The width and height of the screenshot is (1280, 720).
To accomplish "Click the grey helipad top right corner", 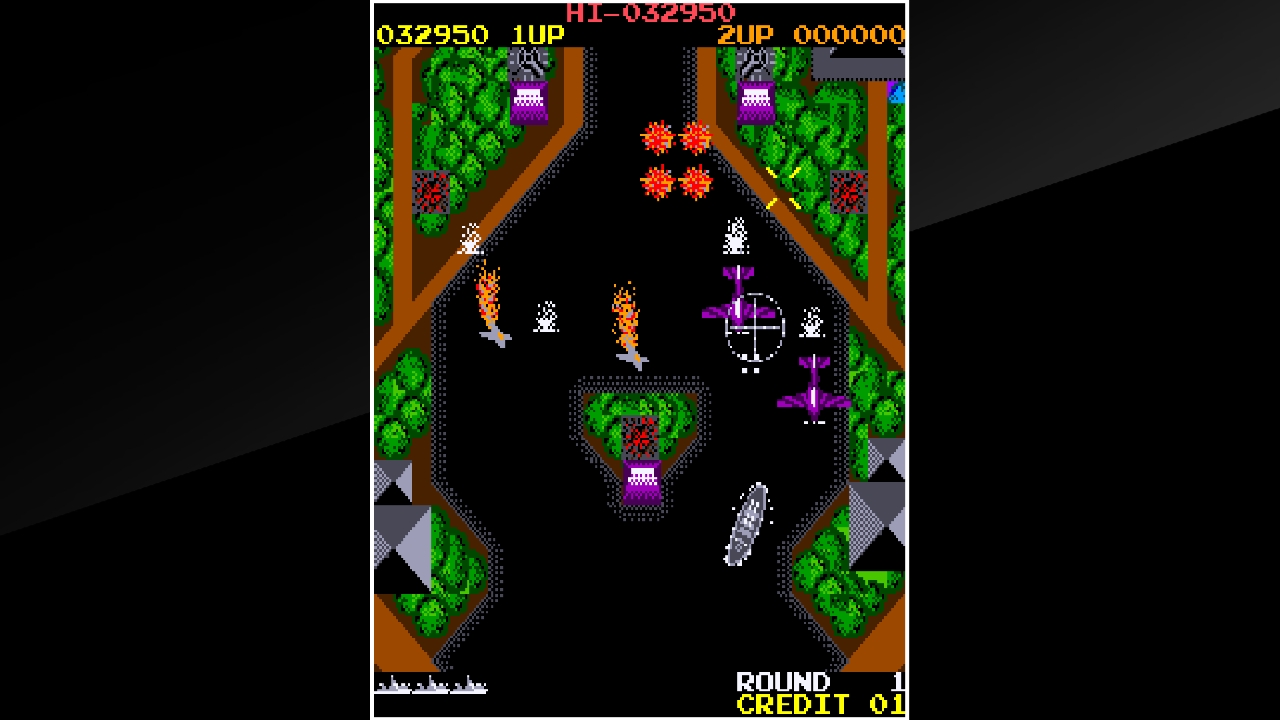I will pos(858,70).
